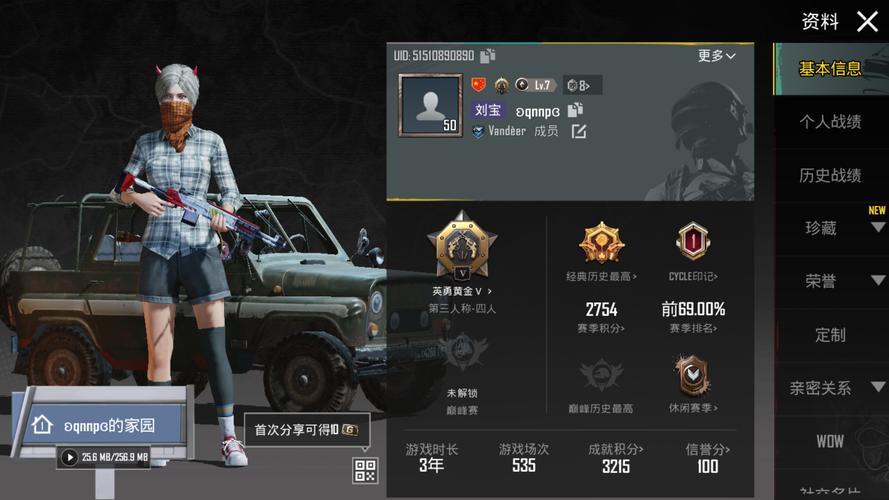Close the profile screen with the X
Image resolution: width=889 pixels, height=500 pixels.
867,21
